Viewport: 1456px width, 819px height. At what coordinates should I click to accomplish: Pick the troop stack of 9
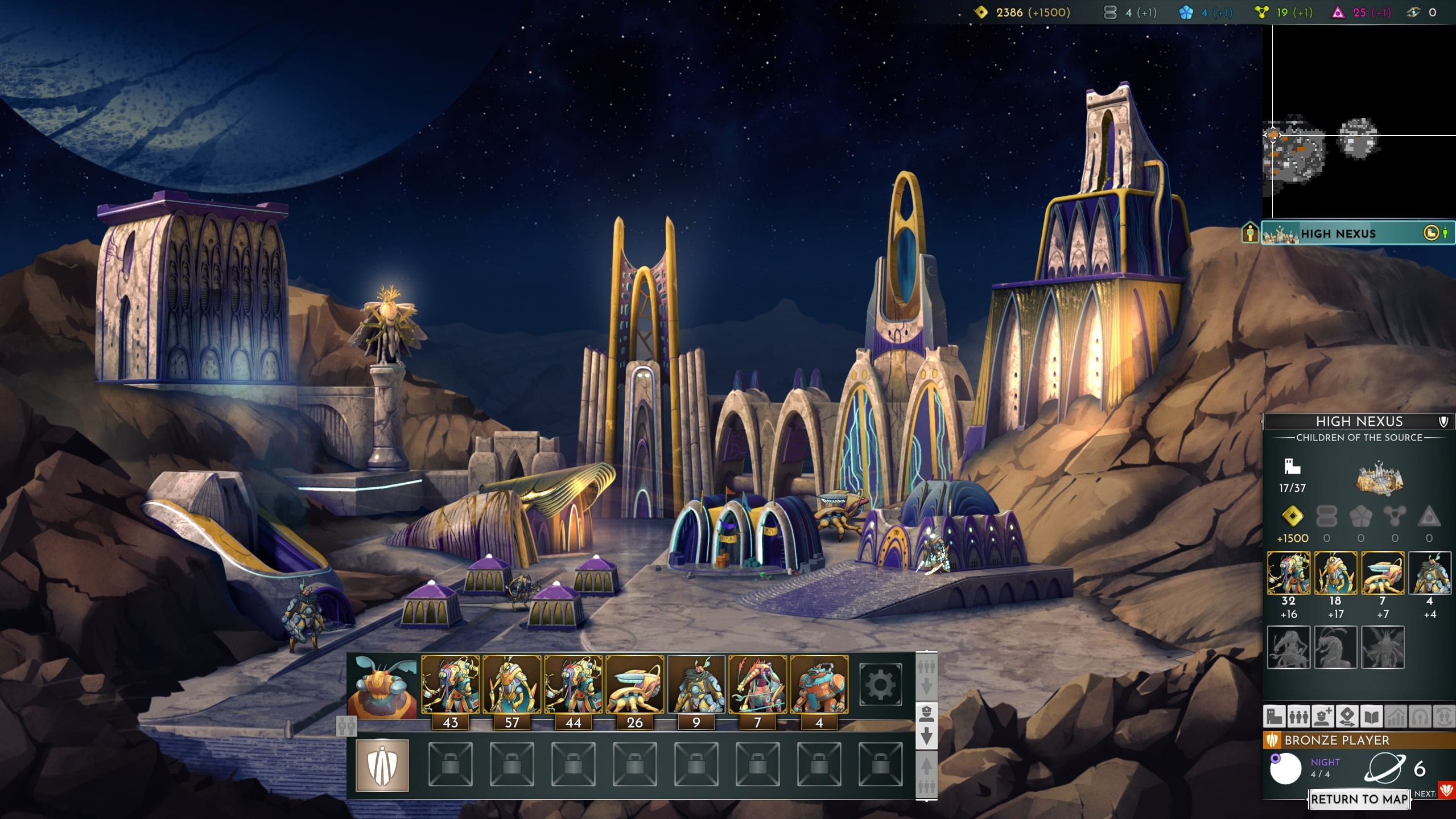point(696,685)
